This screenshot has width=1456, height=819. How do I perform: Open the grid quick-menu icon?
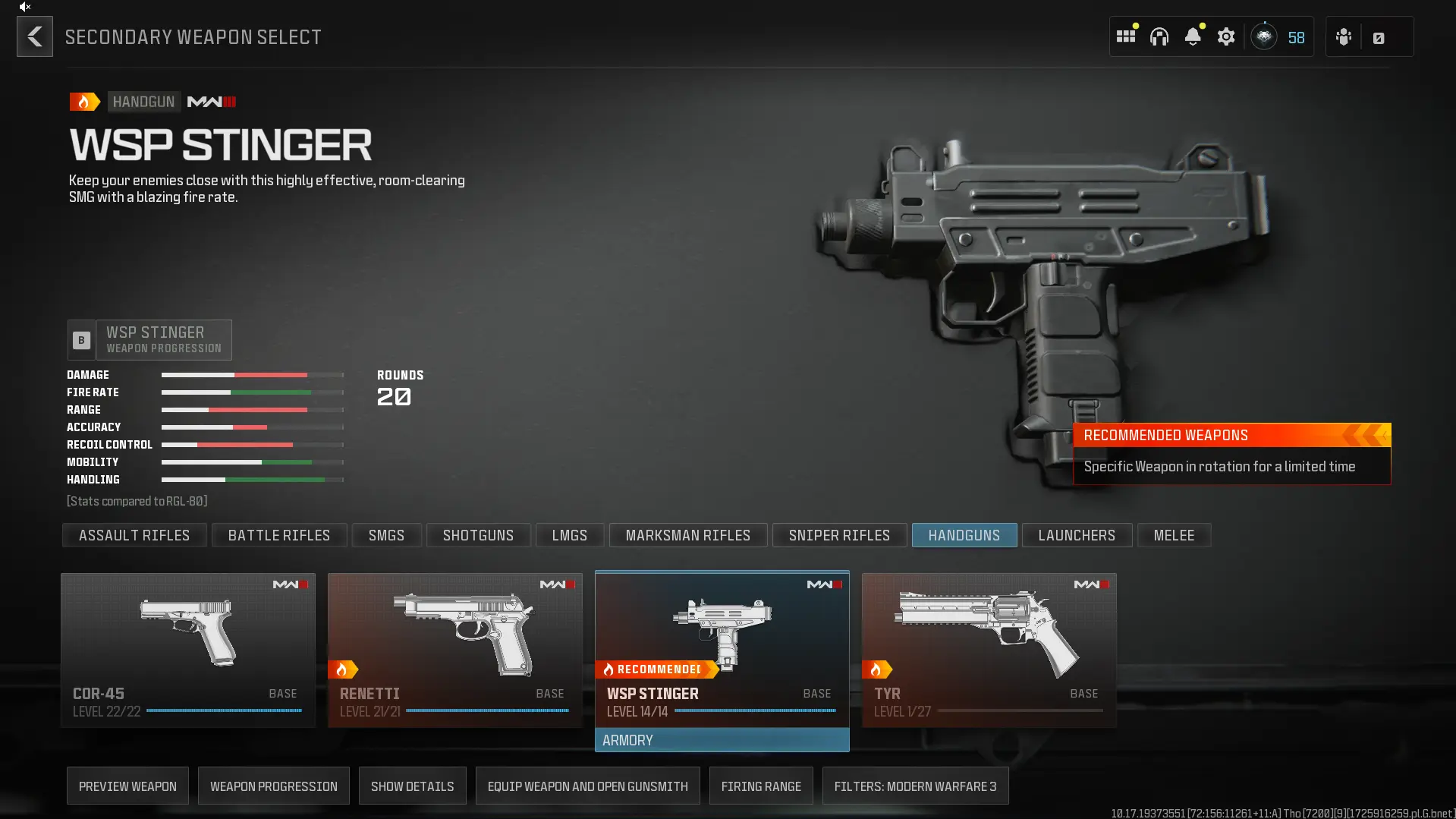click(1126, 36)
